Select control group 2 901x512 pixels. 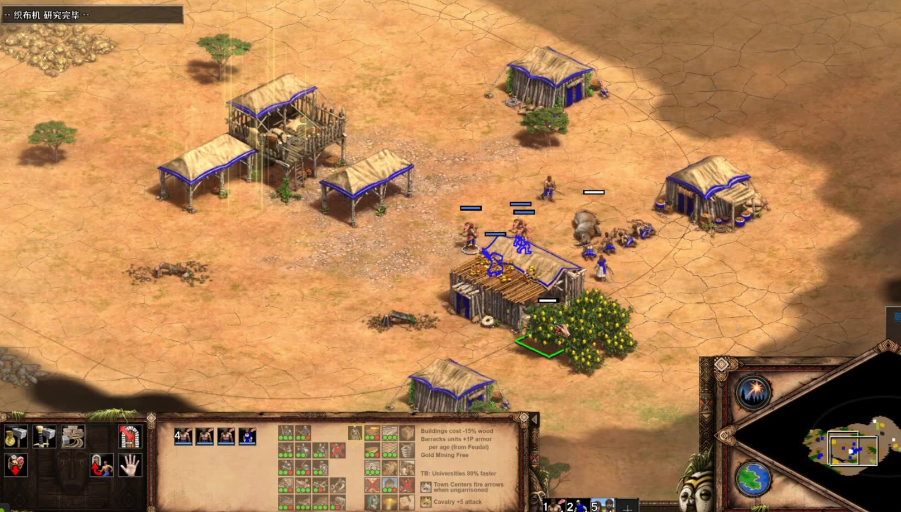click(577, 505)
